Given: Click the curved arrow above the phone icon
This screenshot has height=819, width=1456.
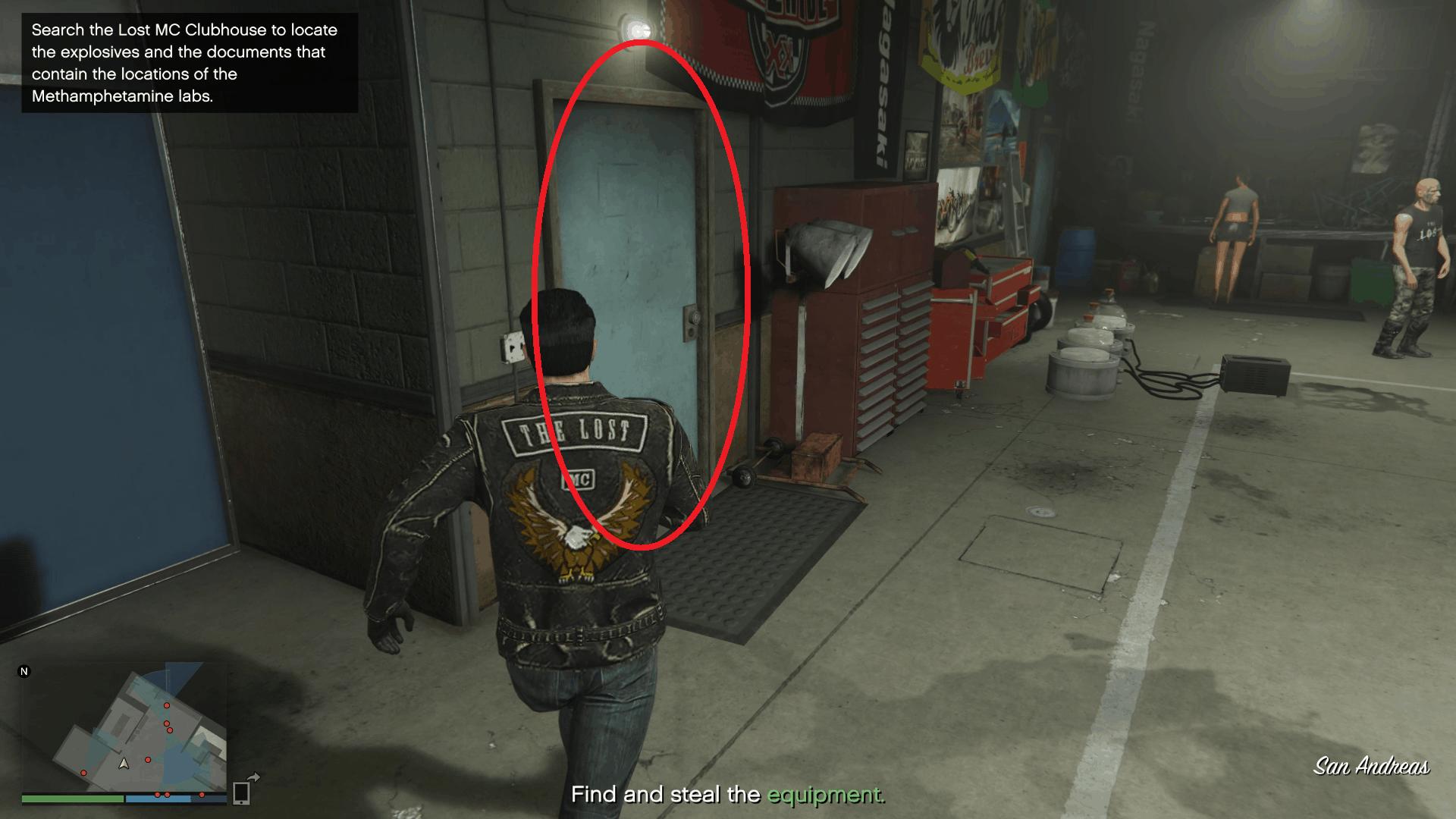Looking at the screenshot, I should [x=254, y=777].
